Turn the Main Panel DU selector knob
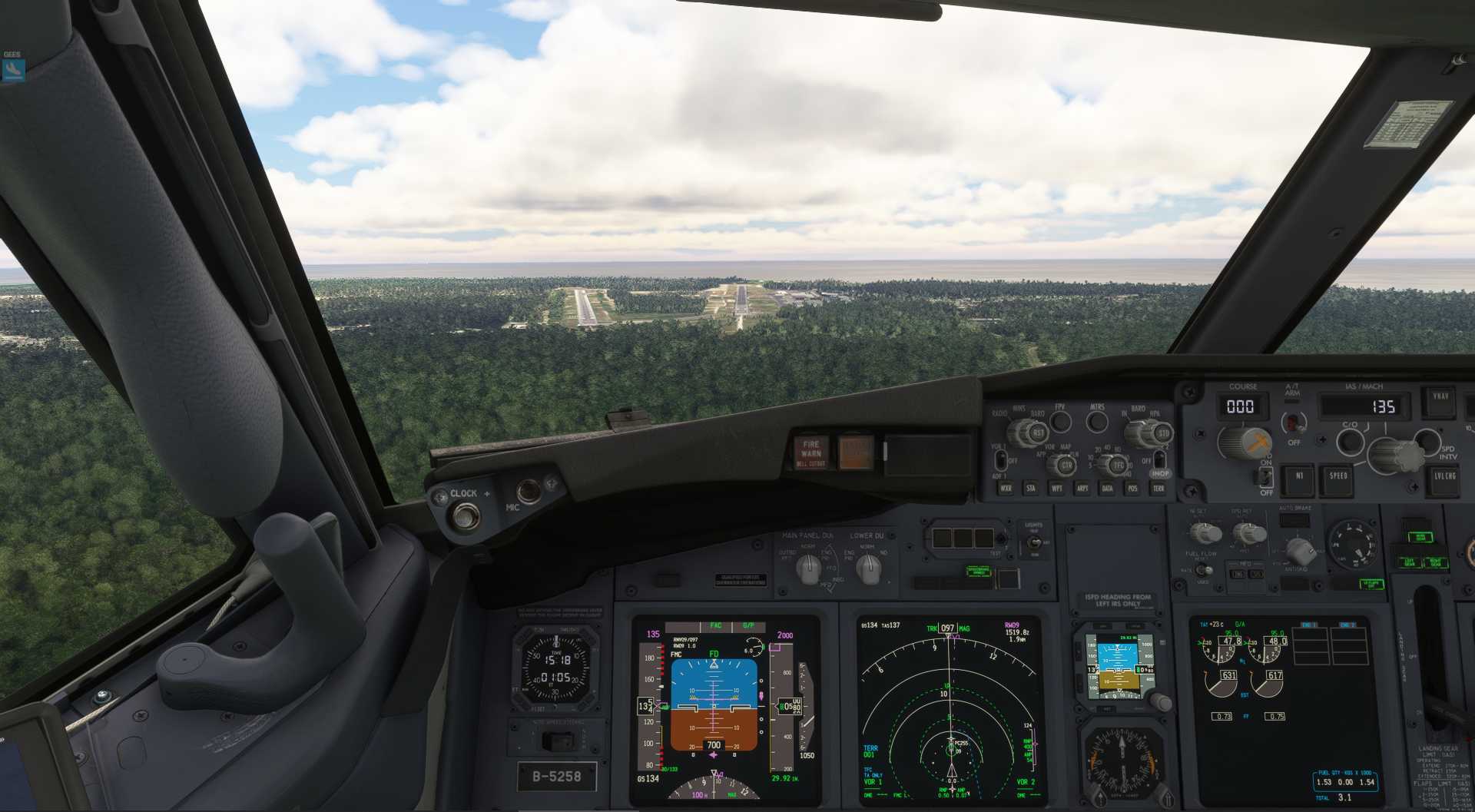The height and width of the screenshot is (812, 1475). tap(807, 568)
